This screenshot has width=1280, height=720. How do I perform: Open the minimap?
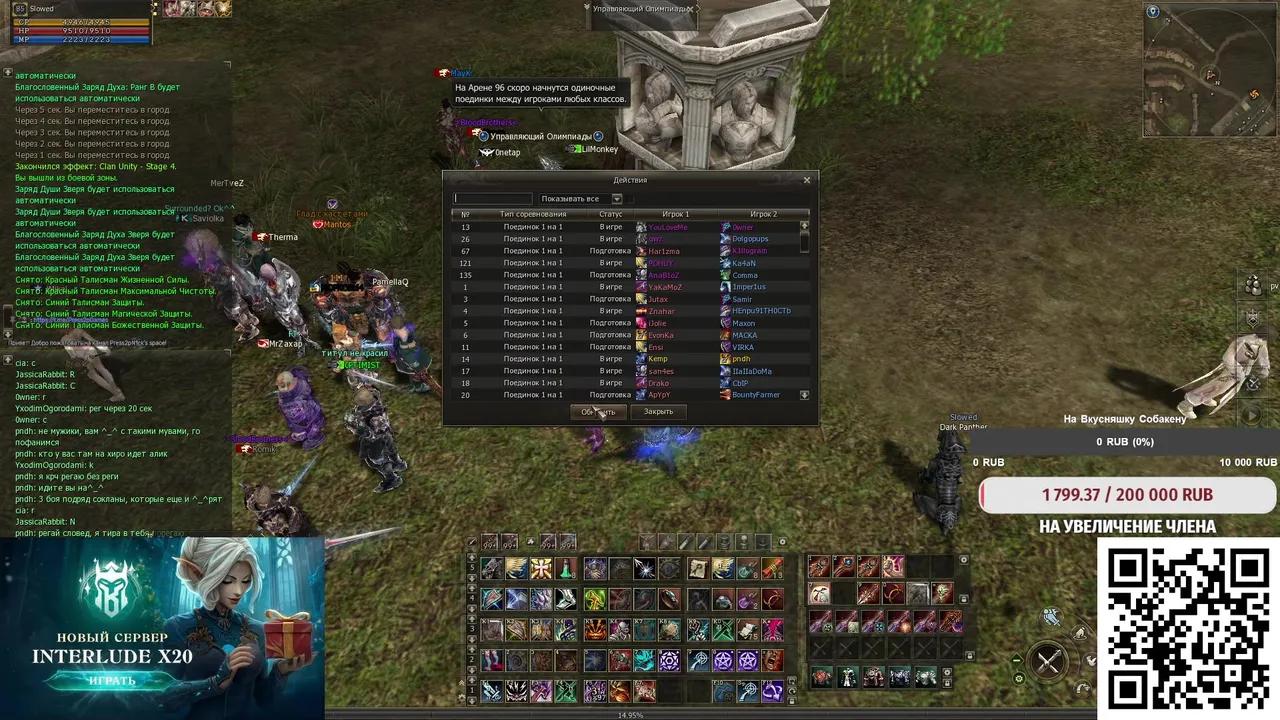coord(1210,72)
